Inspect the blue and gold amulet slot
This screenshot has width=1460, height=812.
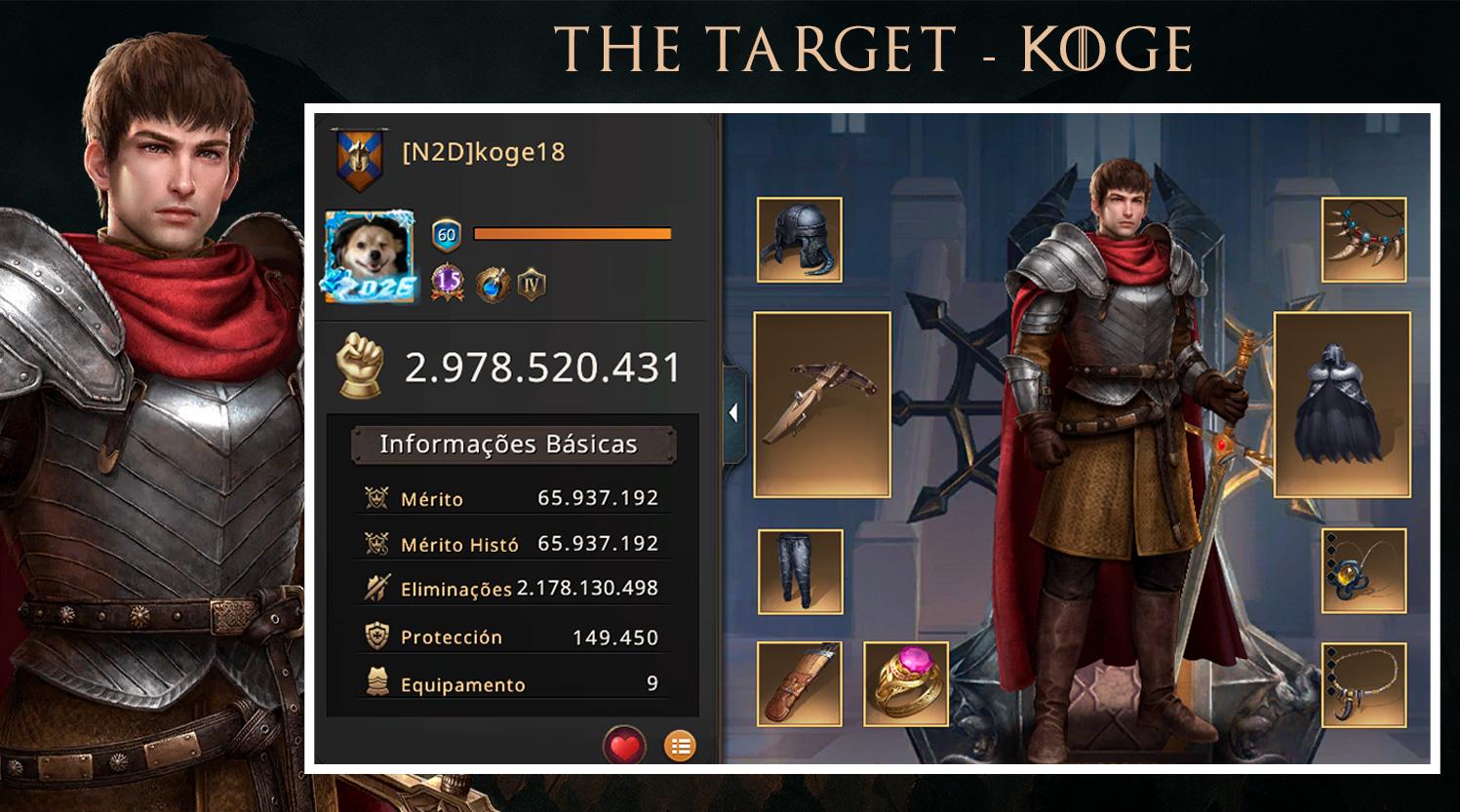click(1364, 572)
